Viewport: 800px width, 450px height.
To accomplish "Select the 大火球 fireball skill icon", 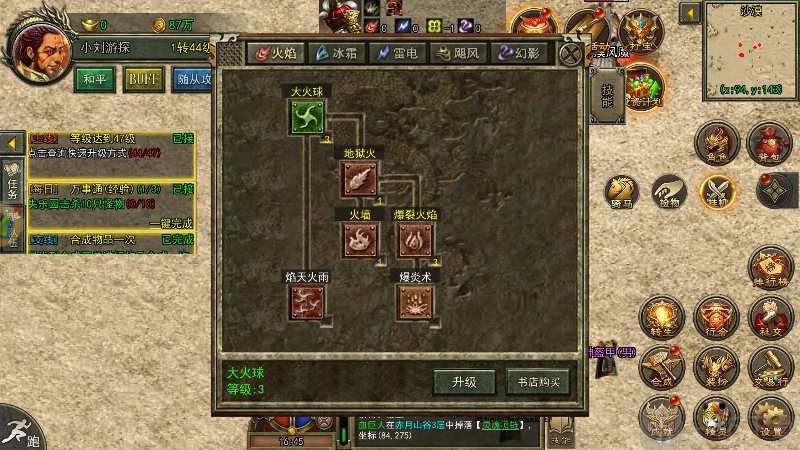I will tap(307, 118).
